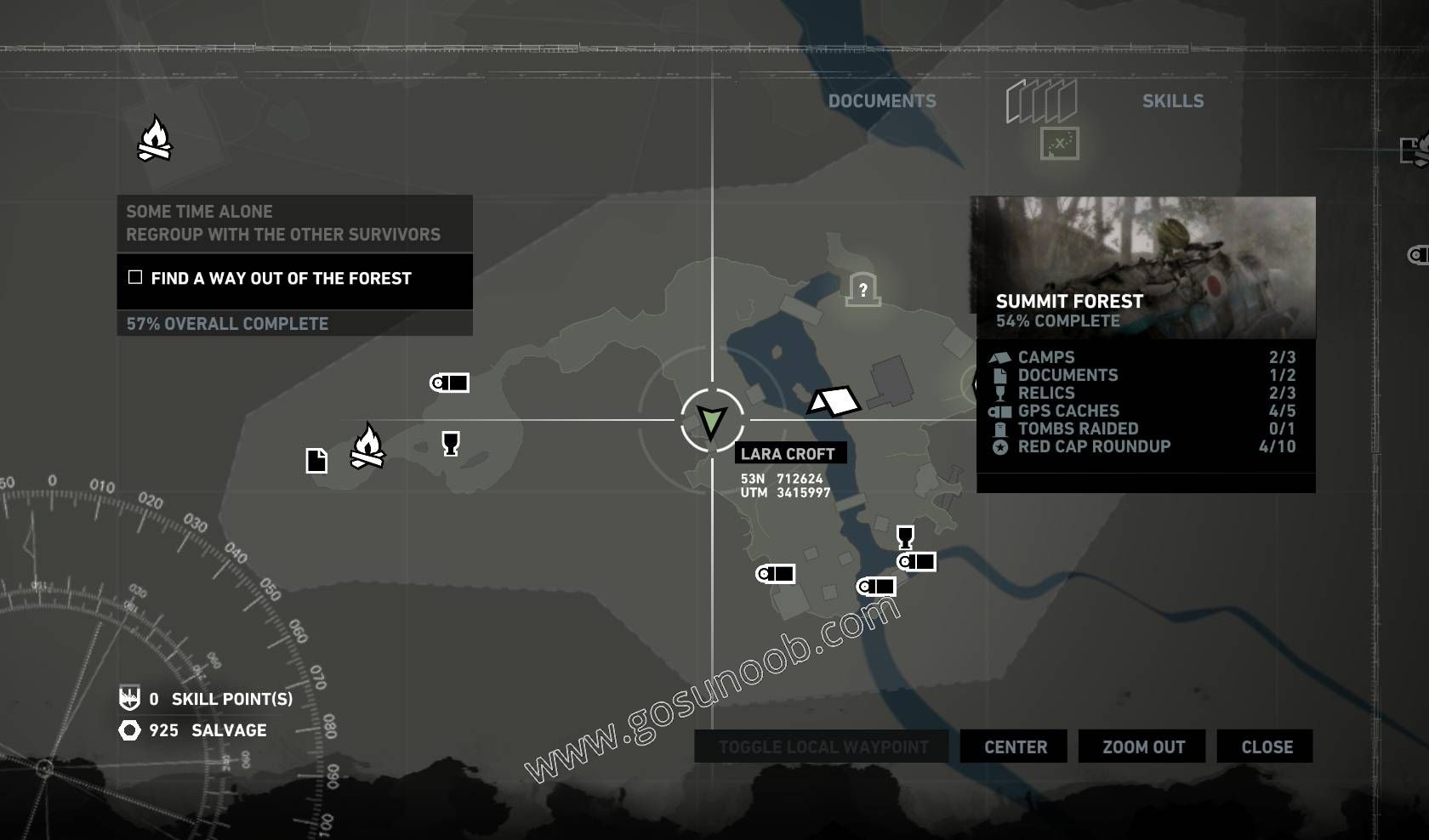Select the unknown tomb question mark marker
This screenshot has width=1429, height=840.
coord(863,290)
